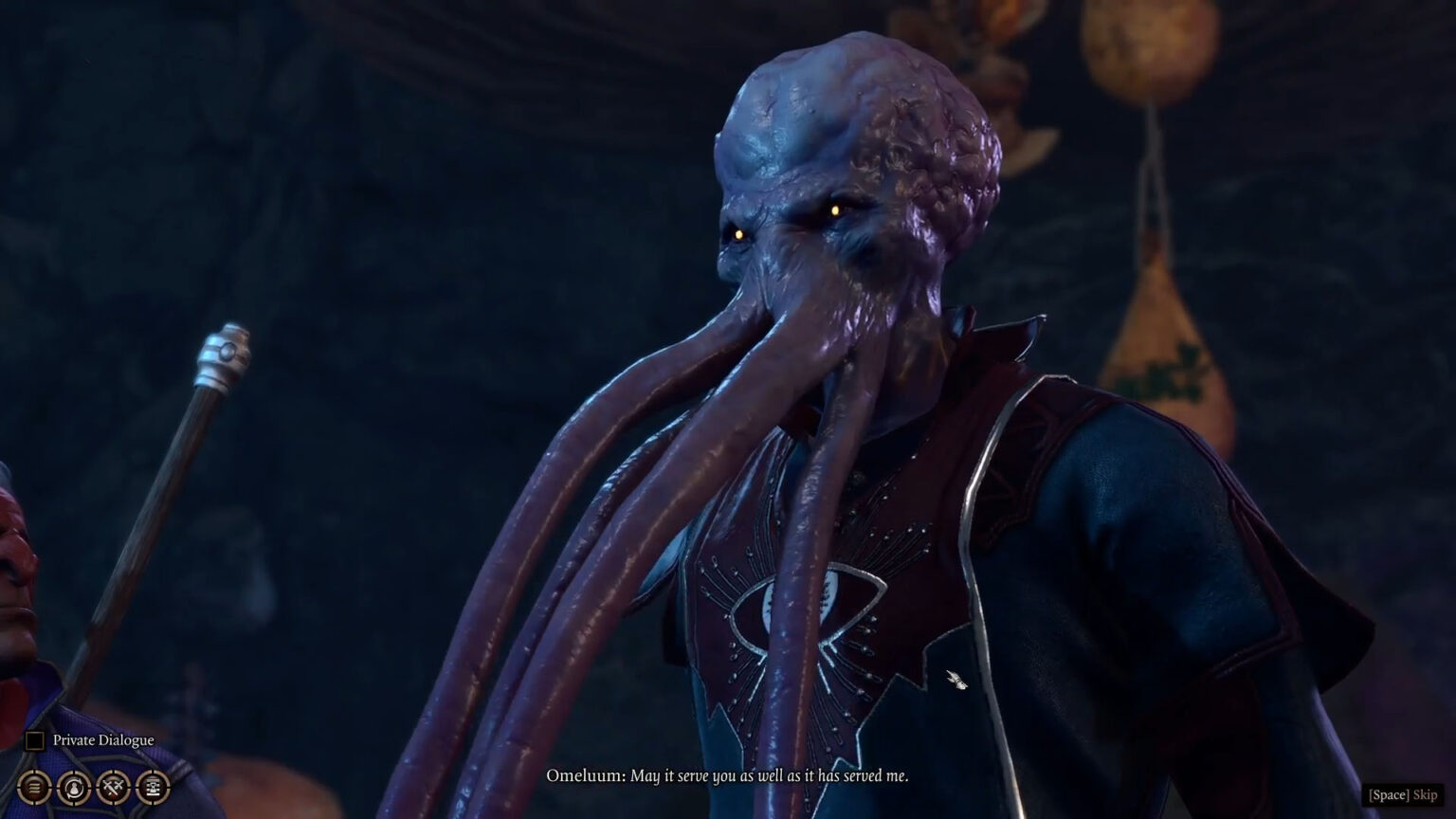Image resolution: width=1456 pixels, height=819 pixels.
Task: Open the three-lines dialogue menu icon
Action: pos(34,786)
